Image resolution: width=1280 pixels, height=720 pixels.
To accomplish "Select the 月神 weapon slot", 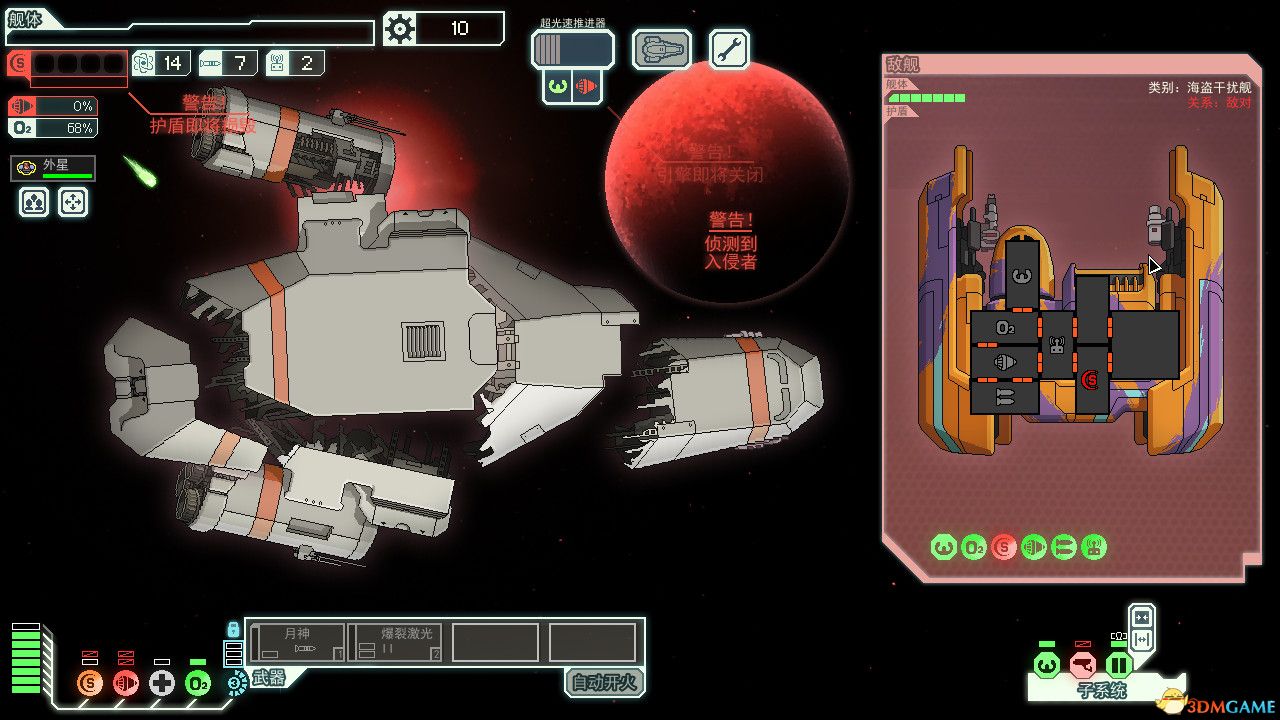I will (300, 641).
